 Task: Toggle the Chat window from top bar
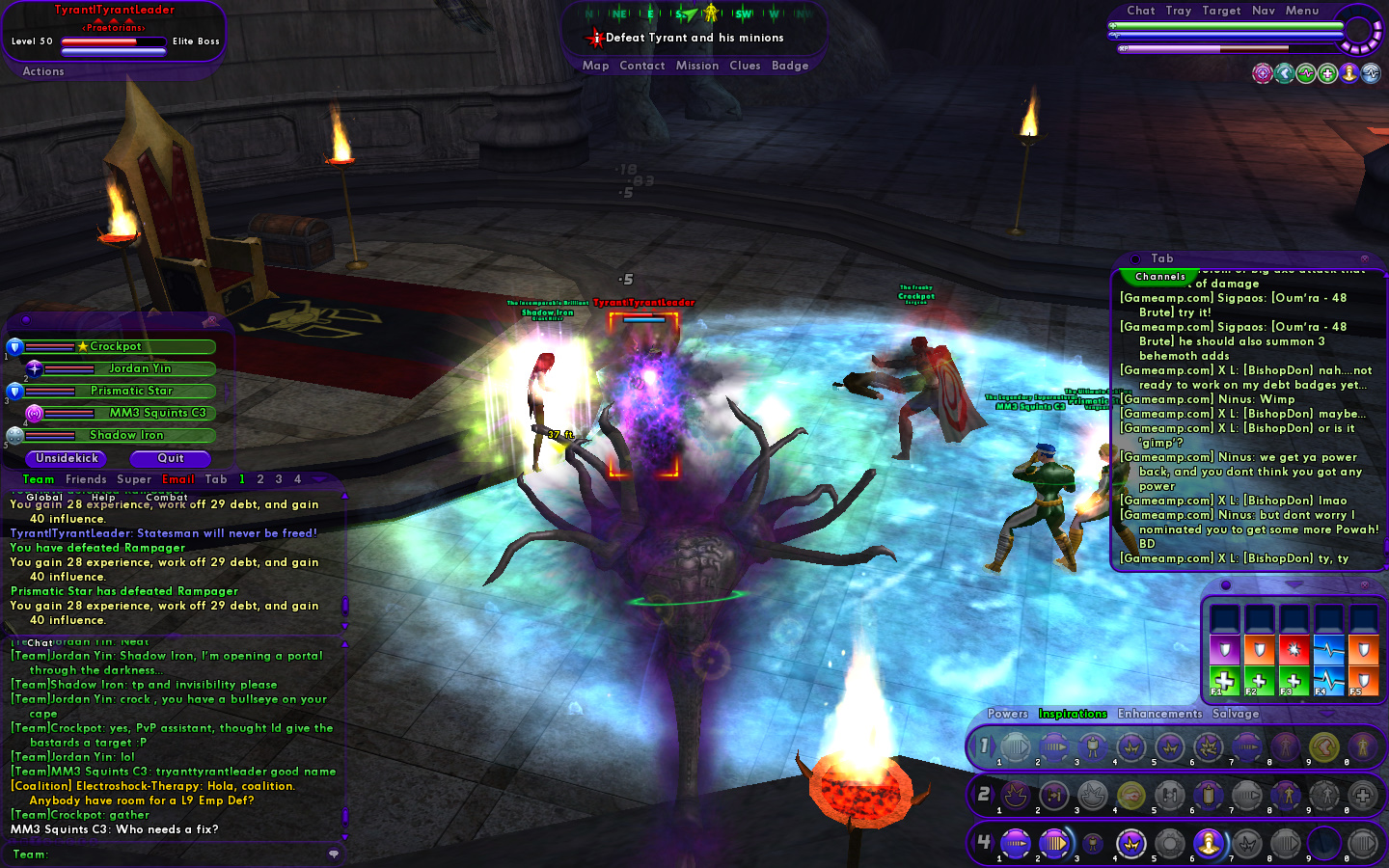click(1140, 11)
